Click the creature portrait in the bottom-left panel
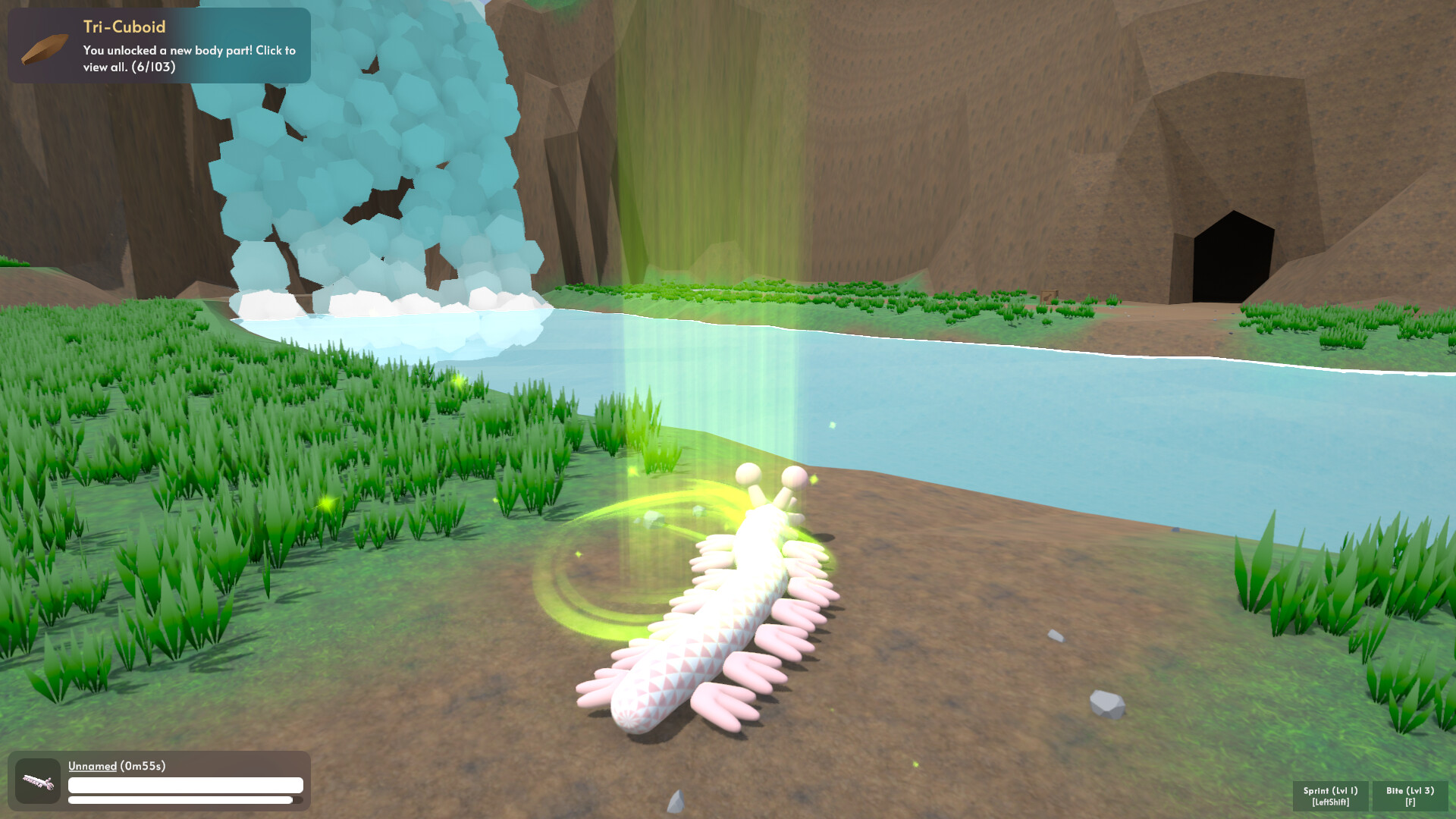Viewport: 1456px width, 819px height. tap(38, 780)
